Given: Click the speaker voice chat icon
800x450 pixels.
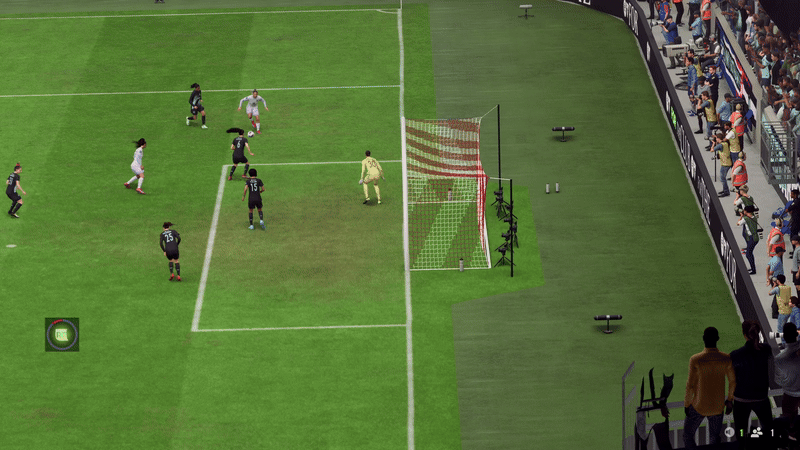Looking at the screenshot, I should [x=729, y=432].
